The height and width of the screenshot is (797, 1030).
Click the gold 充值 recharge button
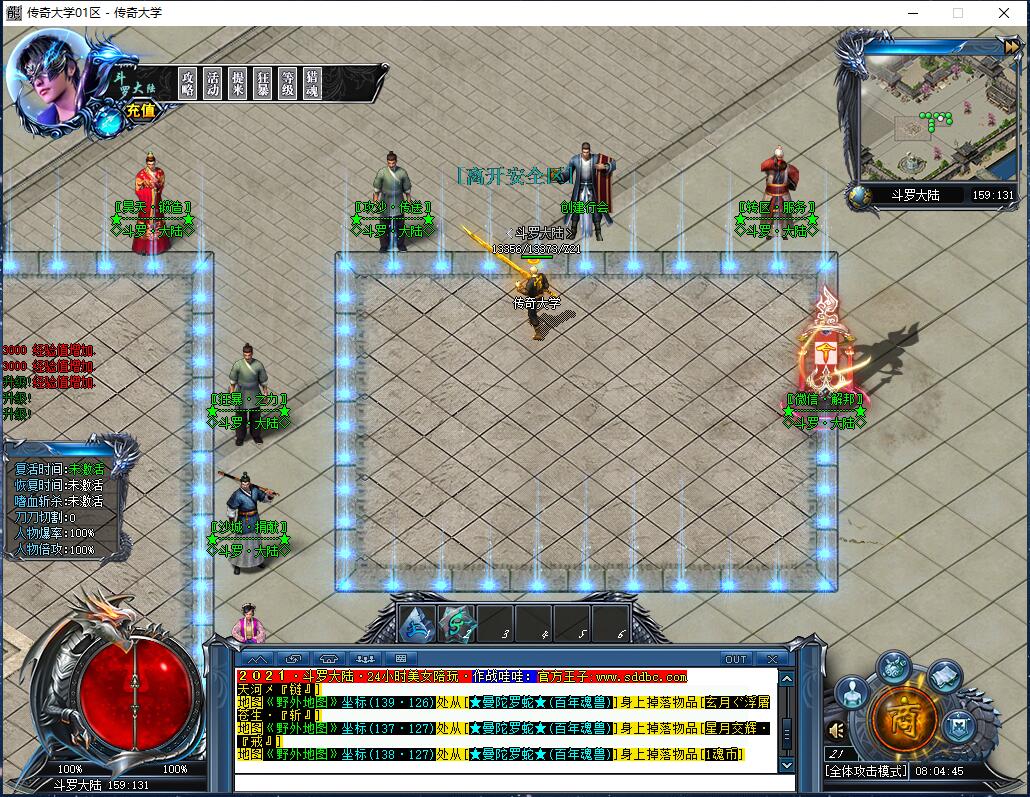140,111
